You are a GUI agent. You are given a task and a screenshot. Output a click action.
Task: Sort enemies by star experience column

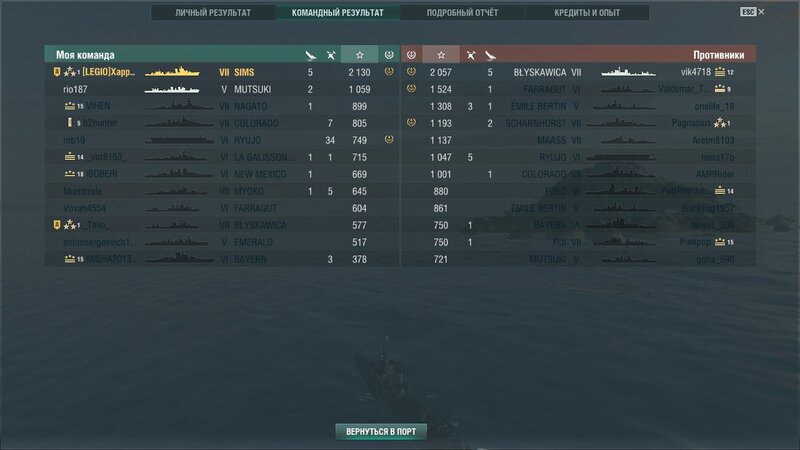click(x=440, y=54)
